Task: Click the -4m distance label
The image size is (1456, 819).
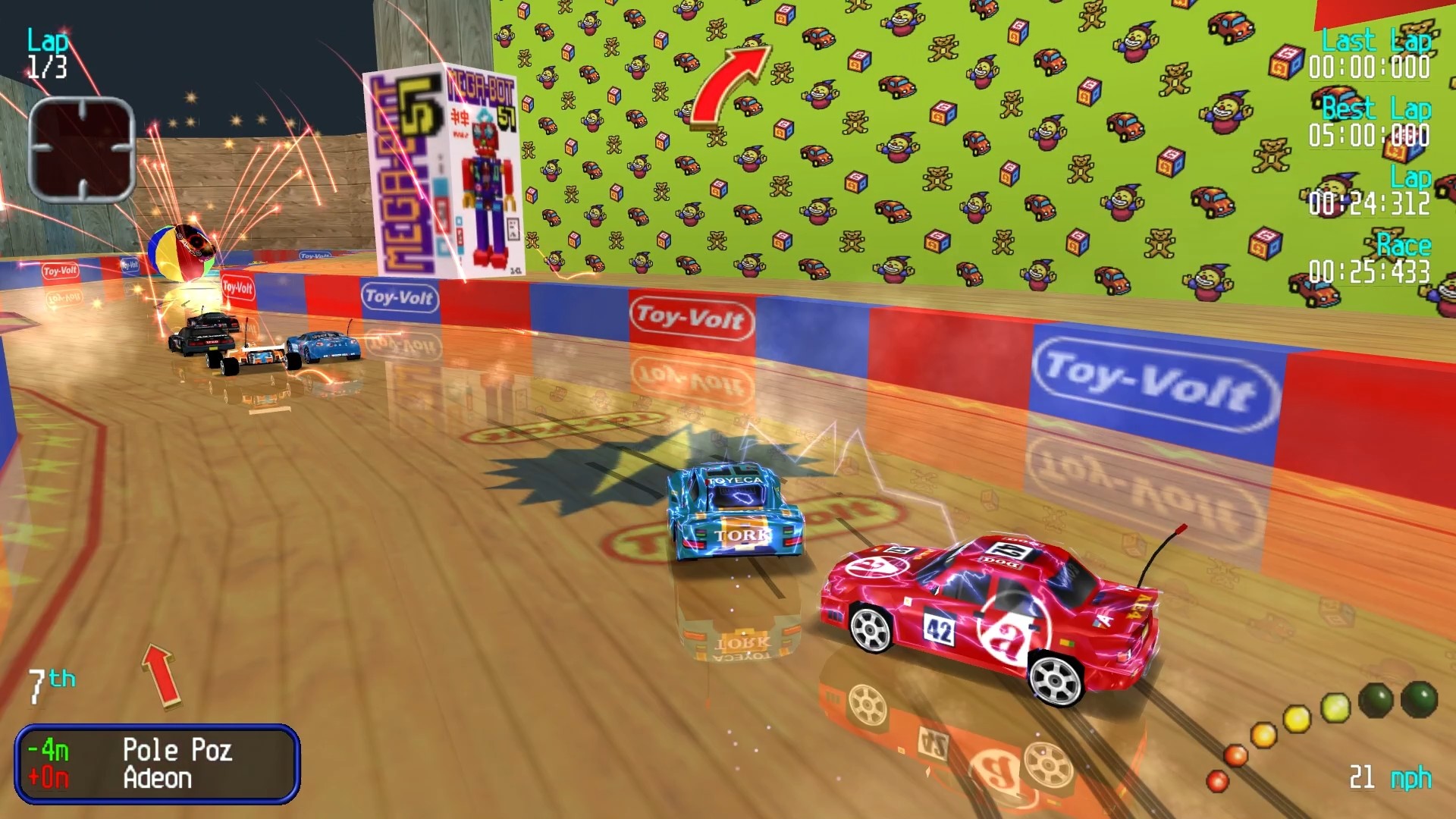Action: tap(47, 751)
